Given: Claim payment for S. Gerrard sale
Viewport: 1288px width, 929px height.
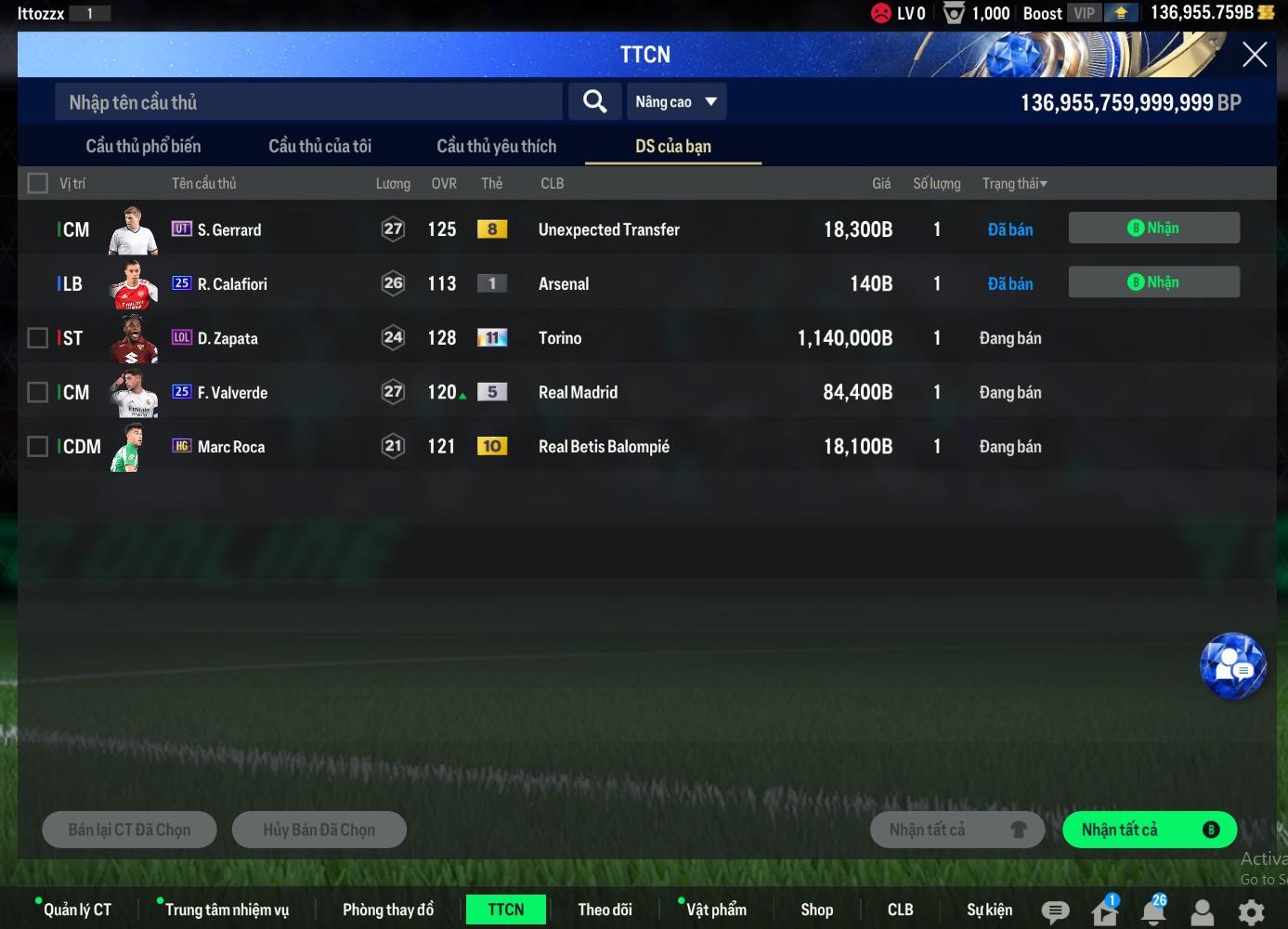Looking at the screenshot, I should 1153,229.
